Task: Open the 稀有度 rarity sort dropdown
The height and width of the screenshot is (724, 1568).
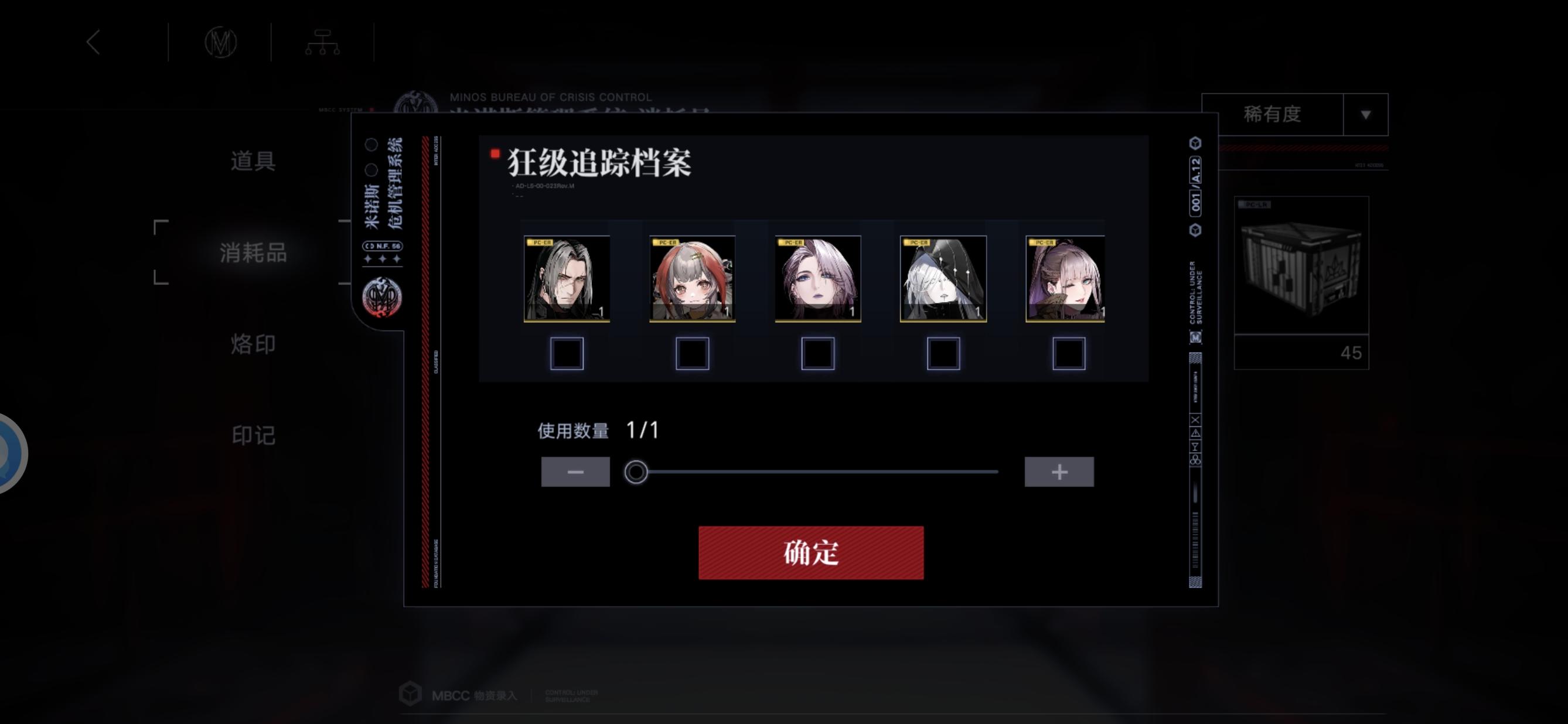Action: pos(1272,114)
